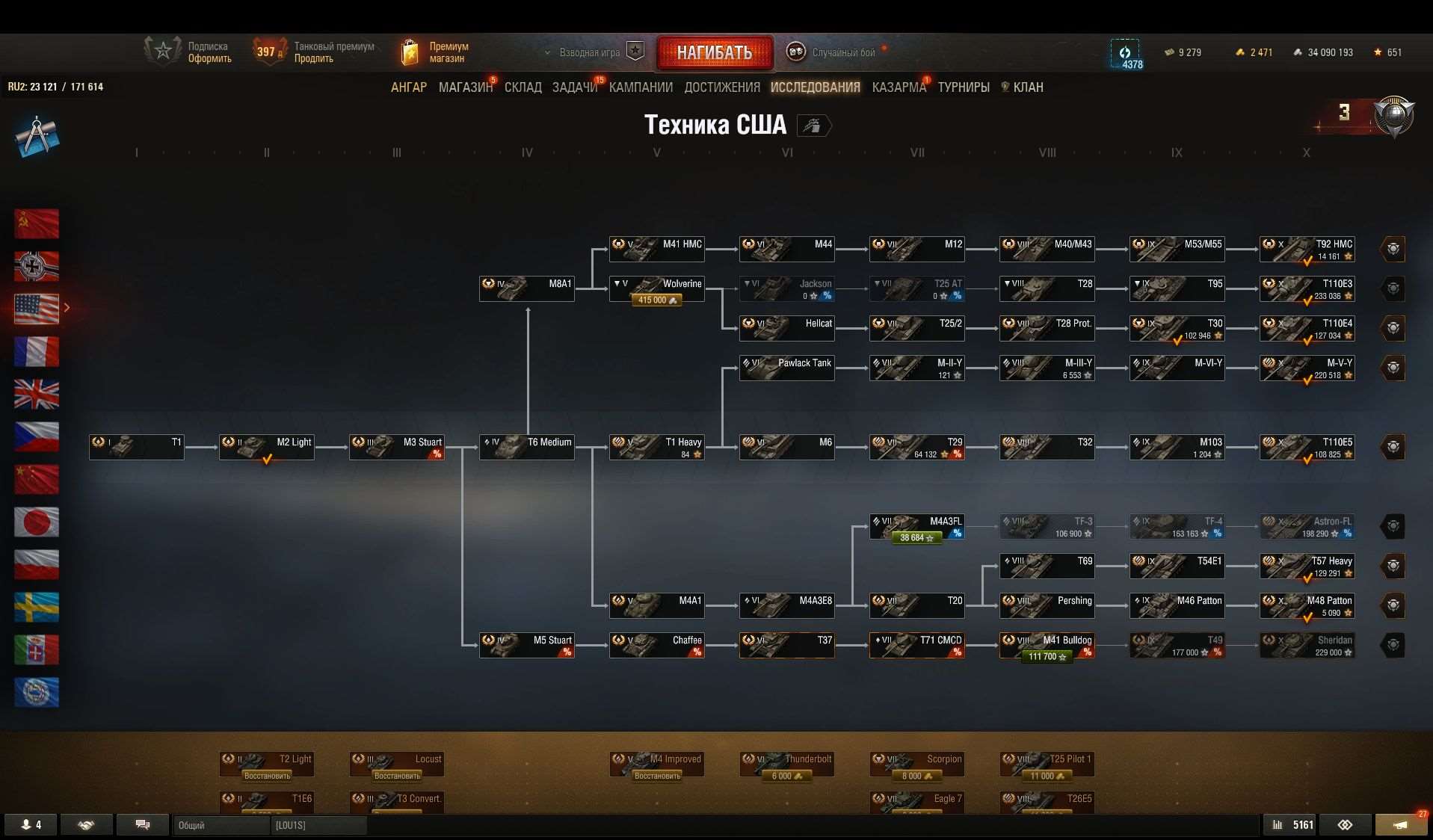Screen dimensions: 1433x840
Task: Open chat channels with the speech-bubble icon
Action: click(x=142, y=825)
